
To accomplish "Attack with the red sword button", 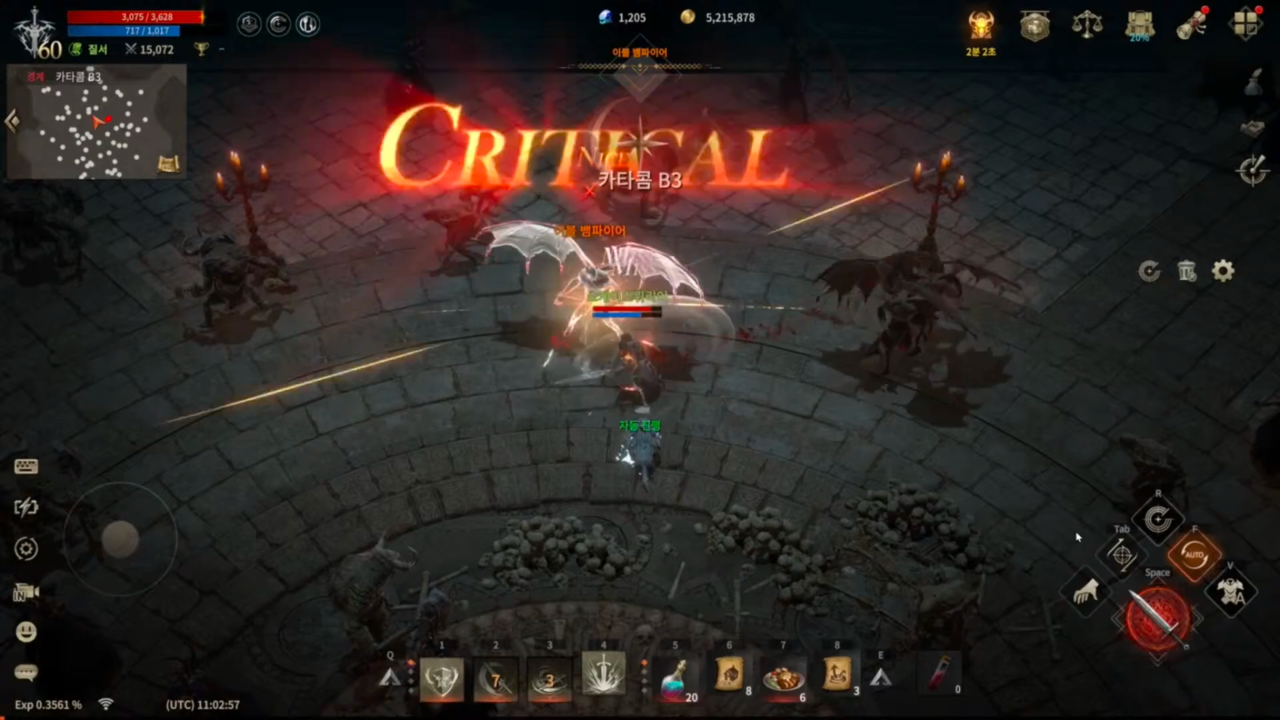I will [1157, 618].
